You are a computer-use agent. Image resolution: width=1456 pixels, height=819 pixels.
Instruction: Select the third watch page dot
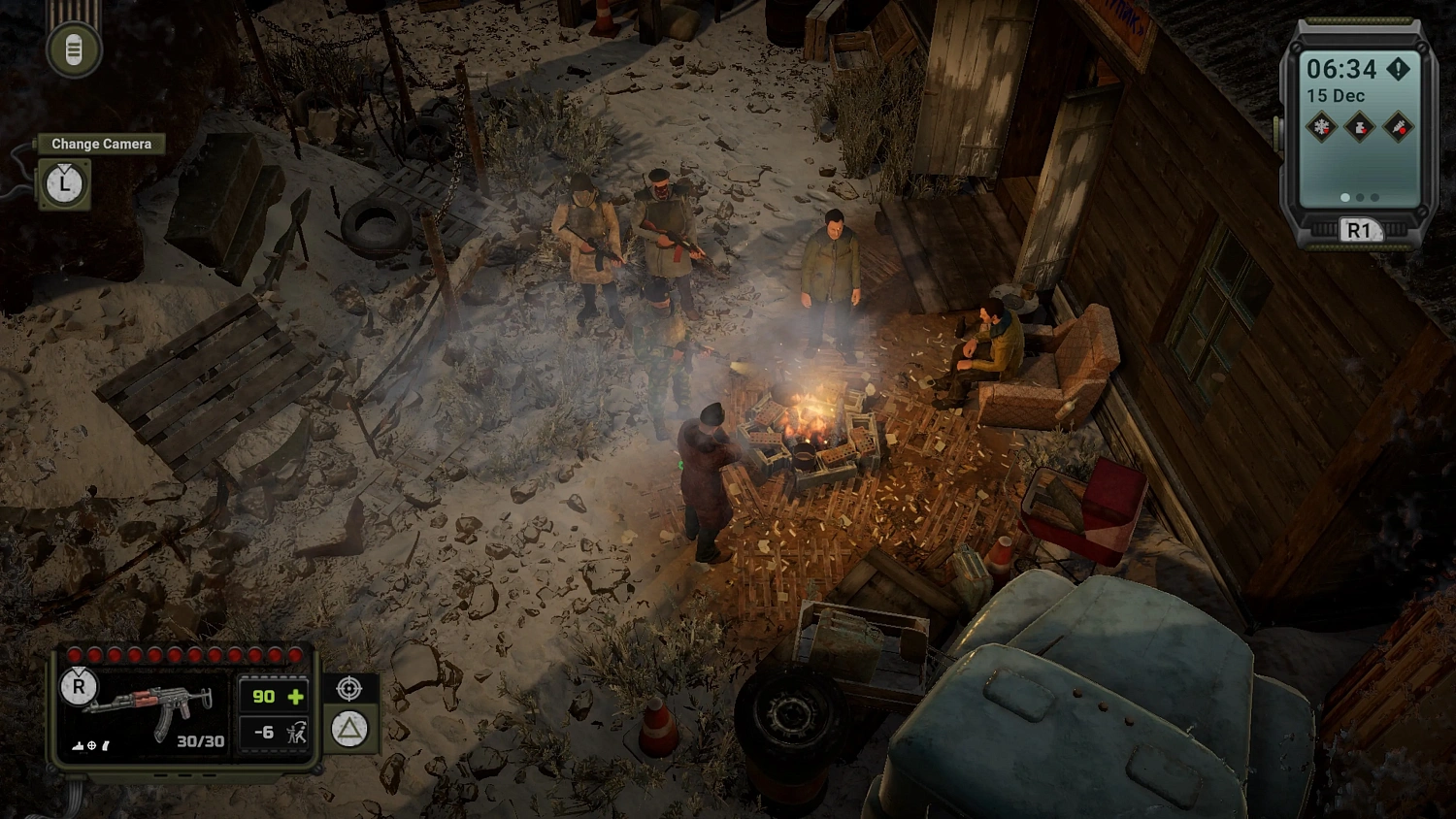[1373, 196]
